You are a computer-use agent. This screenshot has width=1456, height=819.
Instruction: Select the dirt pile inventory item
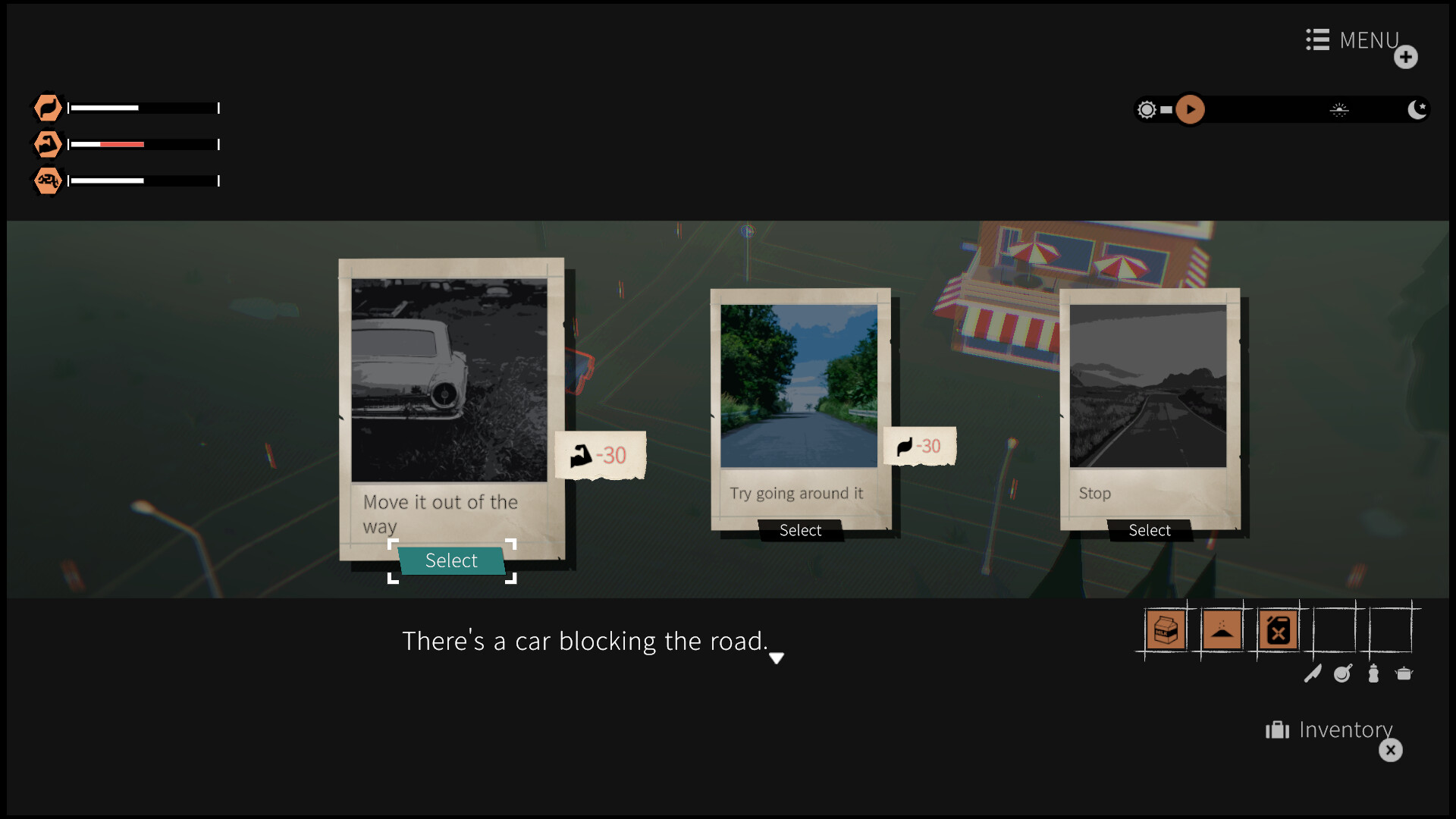click(x=1221, y=629)
